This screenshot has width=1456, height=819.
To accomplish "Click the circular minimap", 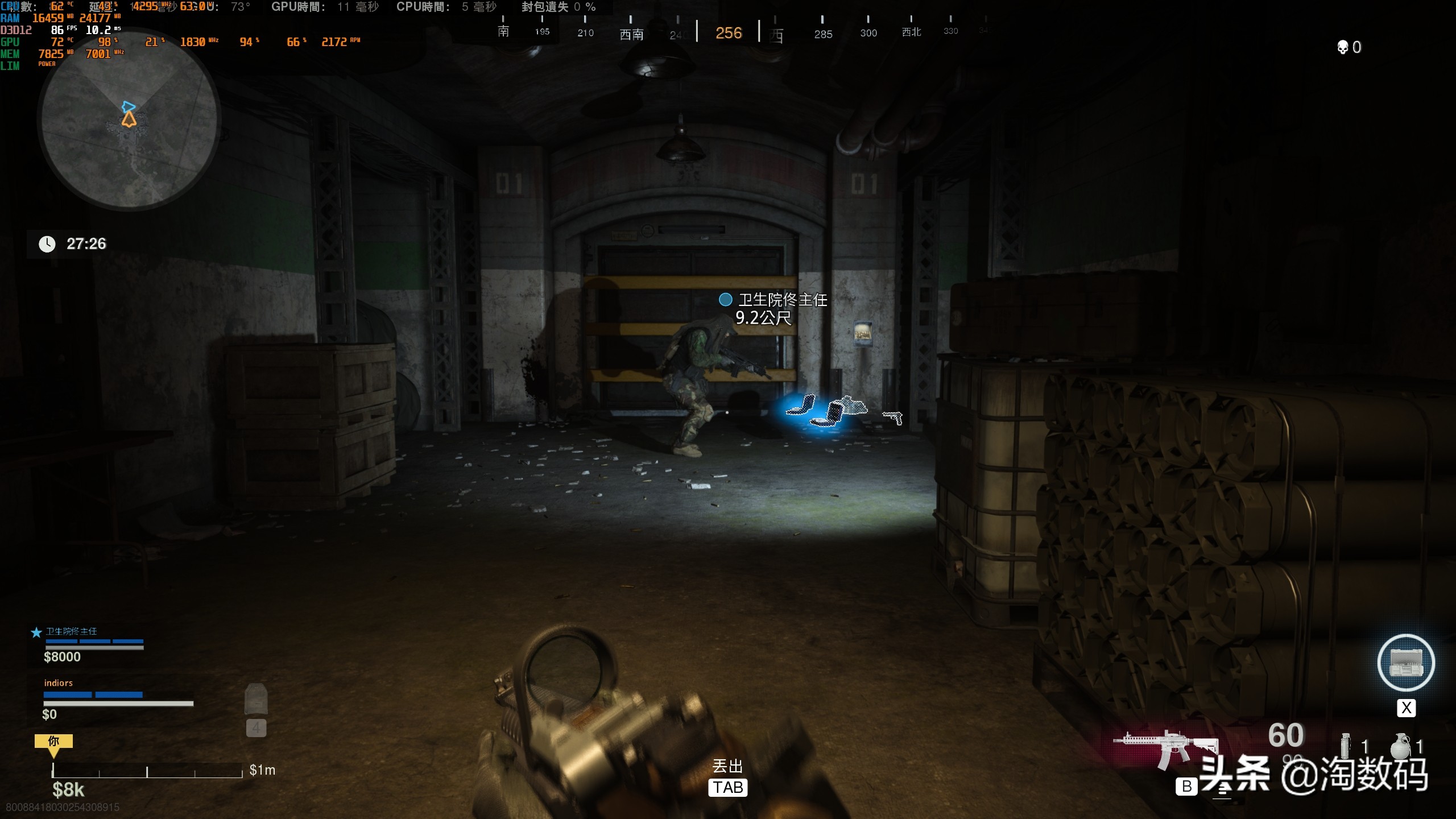I will point(129,120).
